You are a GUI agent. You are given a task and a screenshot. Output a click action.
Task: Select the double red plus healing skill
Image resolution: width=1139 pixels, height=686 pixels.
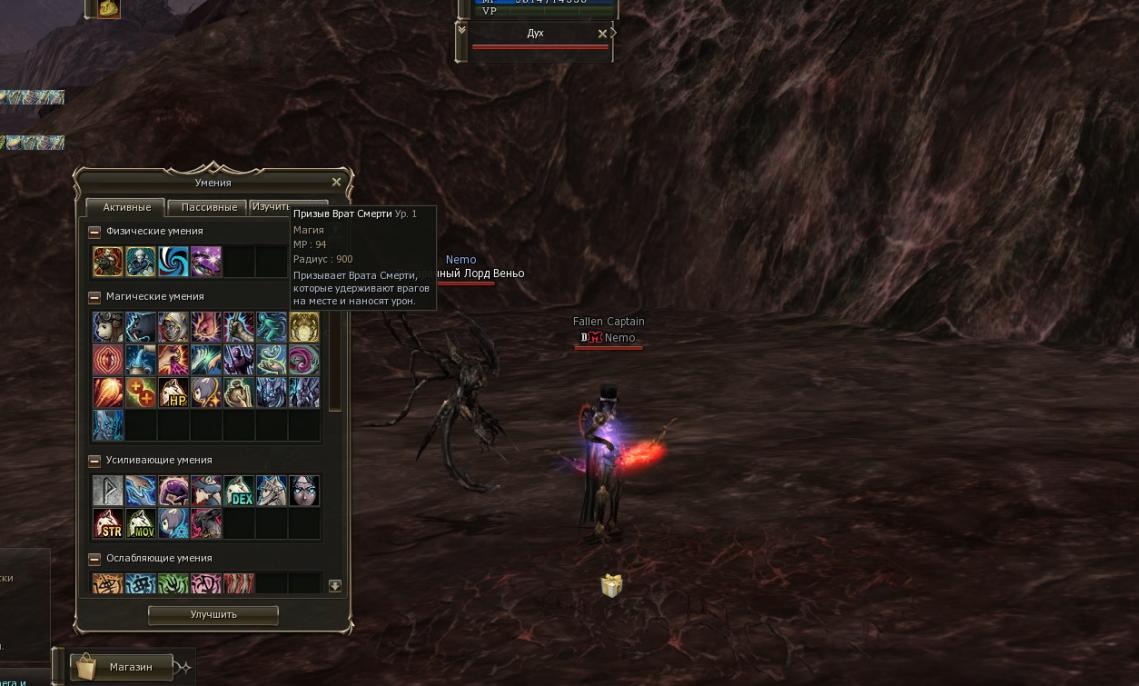point(141,393)
